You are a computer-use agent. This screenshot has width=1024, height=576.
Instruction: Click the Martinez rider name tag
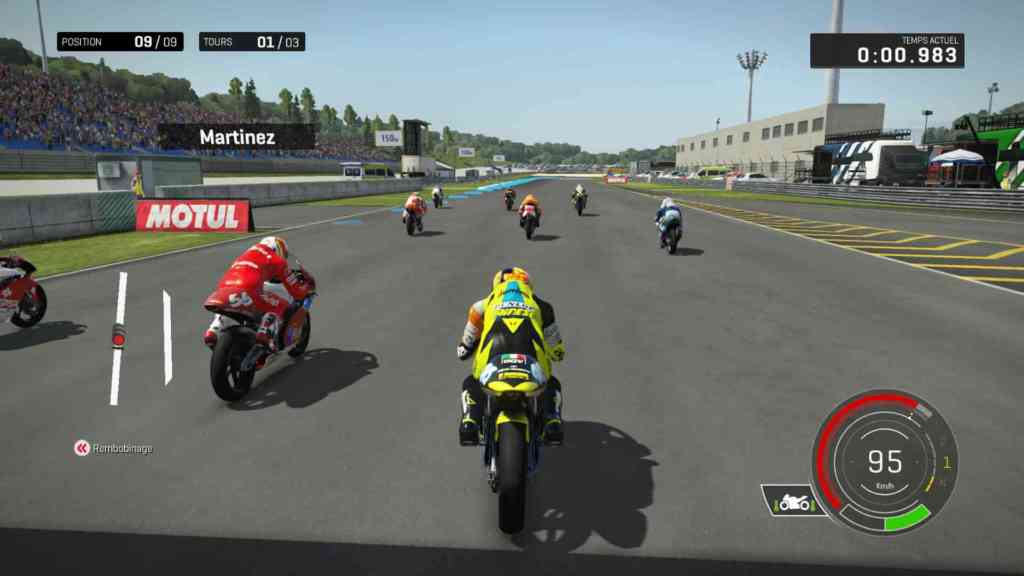[237, 137]
